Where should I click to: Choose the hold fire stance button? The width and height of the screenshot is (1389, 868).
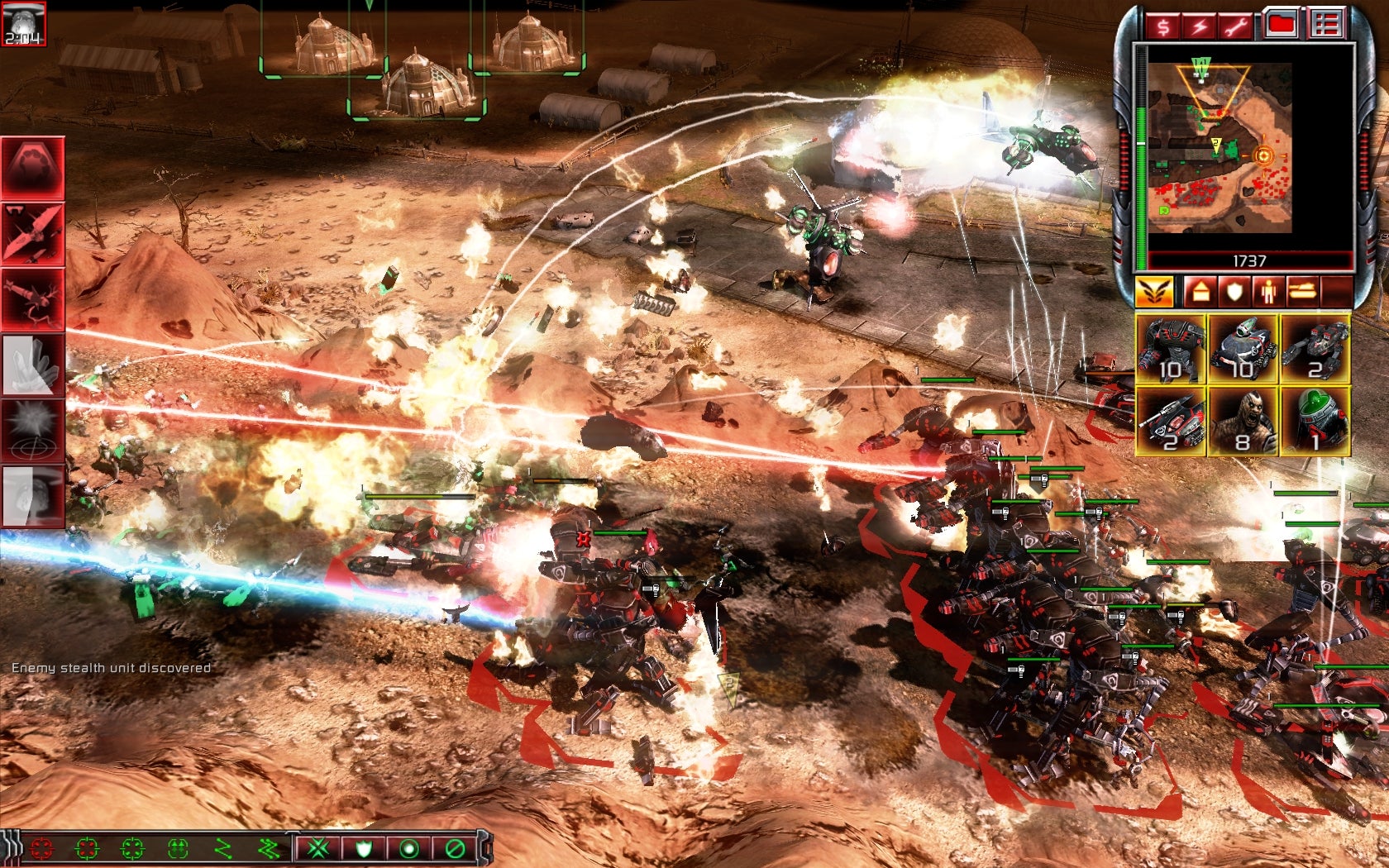click(454, 848)
